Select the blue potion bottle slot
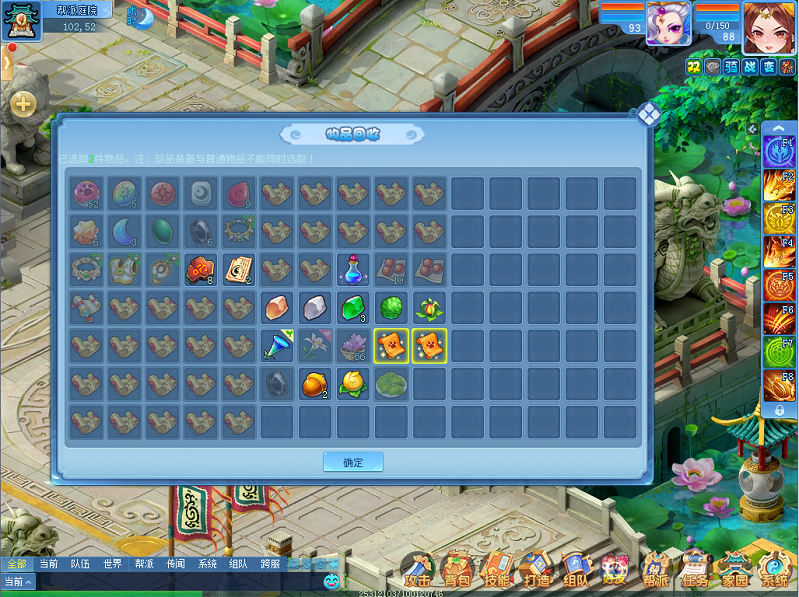The image size is (799, 597). pos(353,269)
